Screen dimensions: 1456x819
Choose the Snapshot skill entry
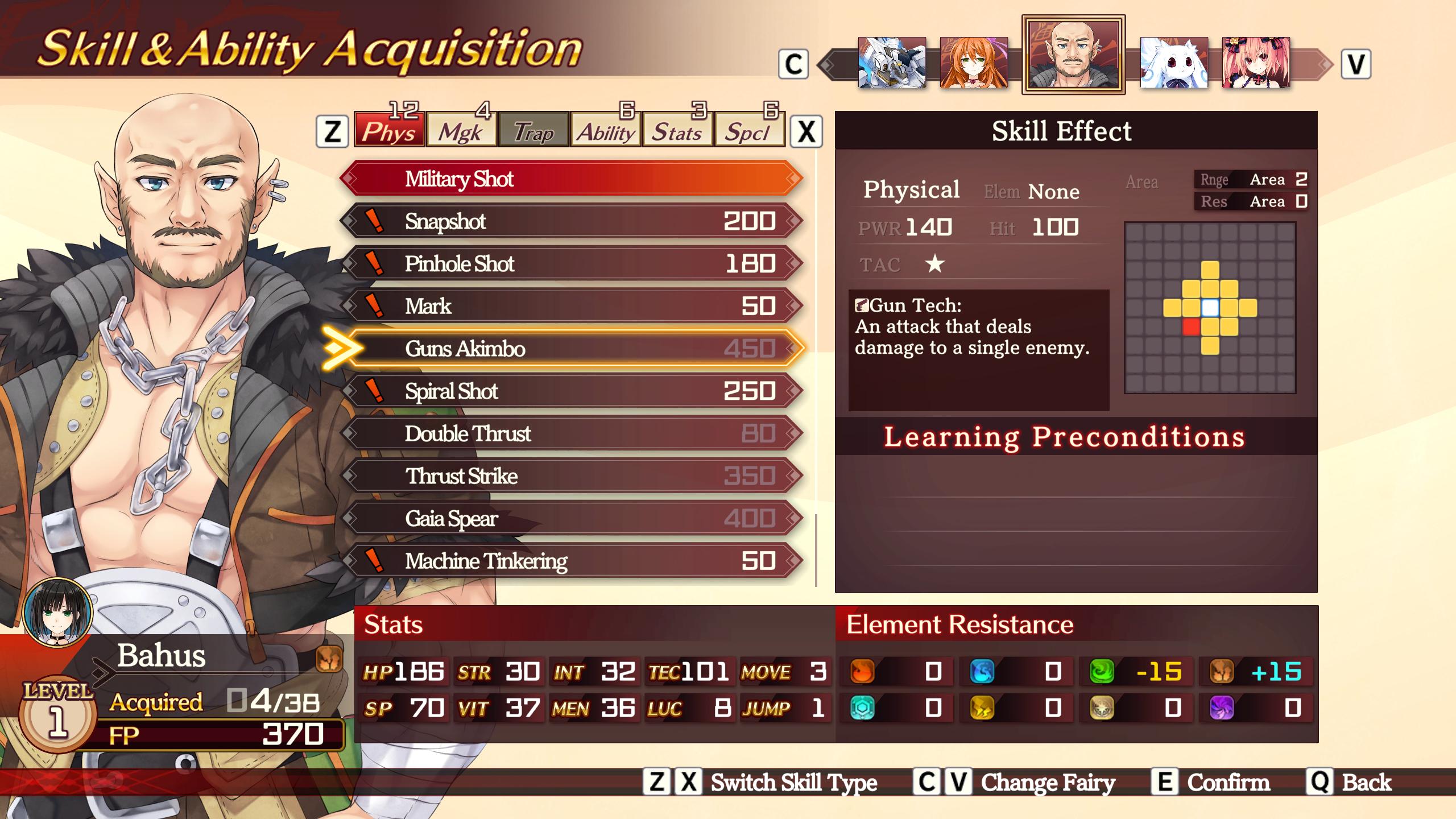coord(571,221)
